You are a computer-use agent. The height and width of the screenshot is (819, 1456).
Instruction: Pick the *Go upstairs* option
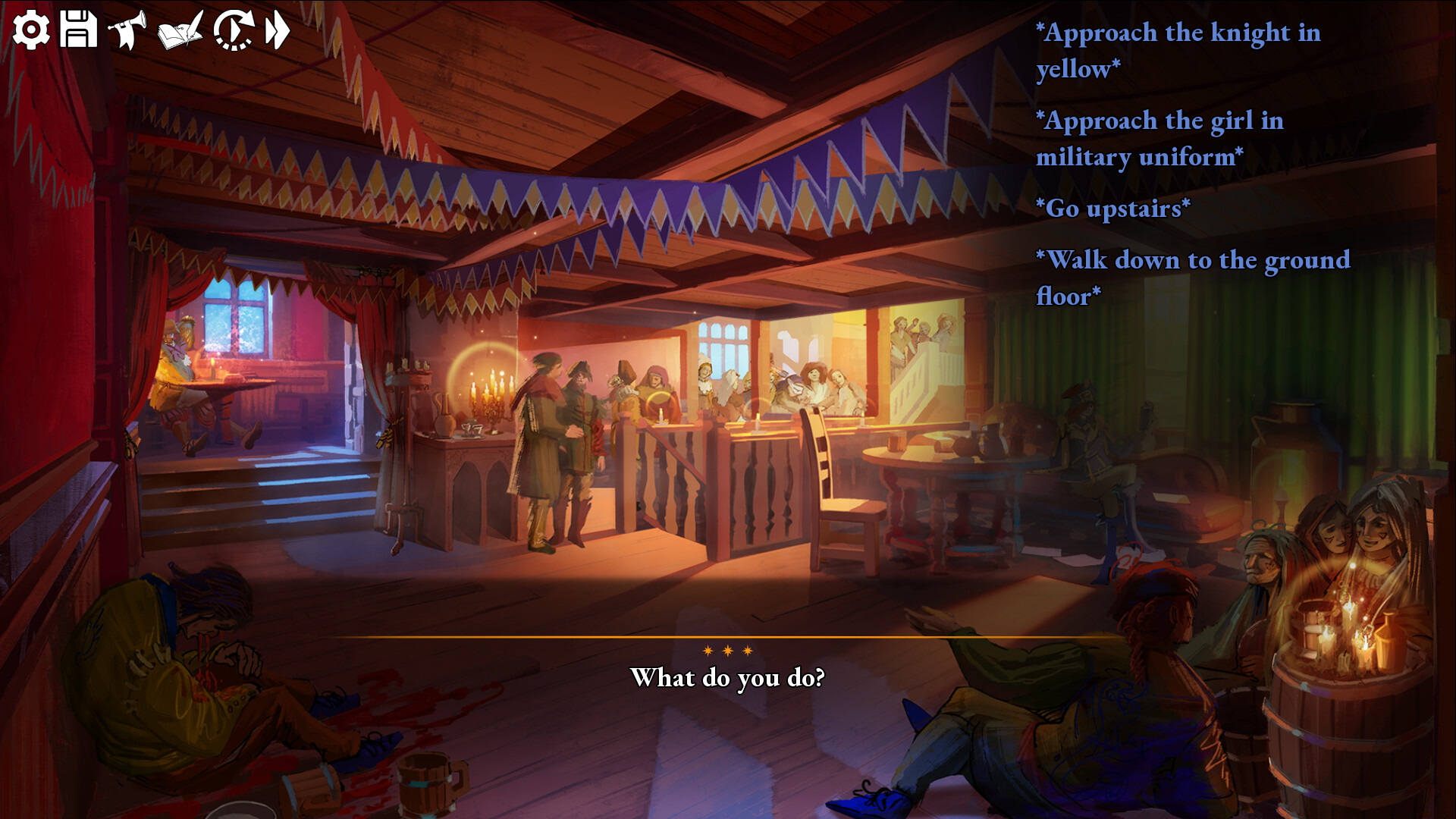(1112, 208)
